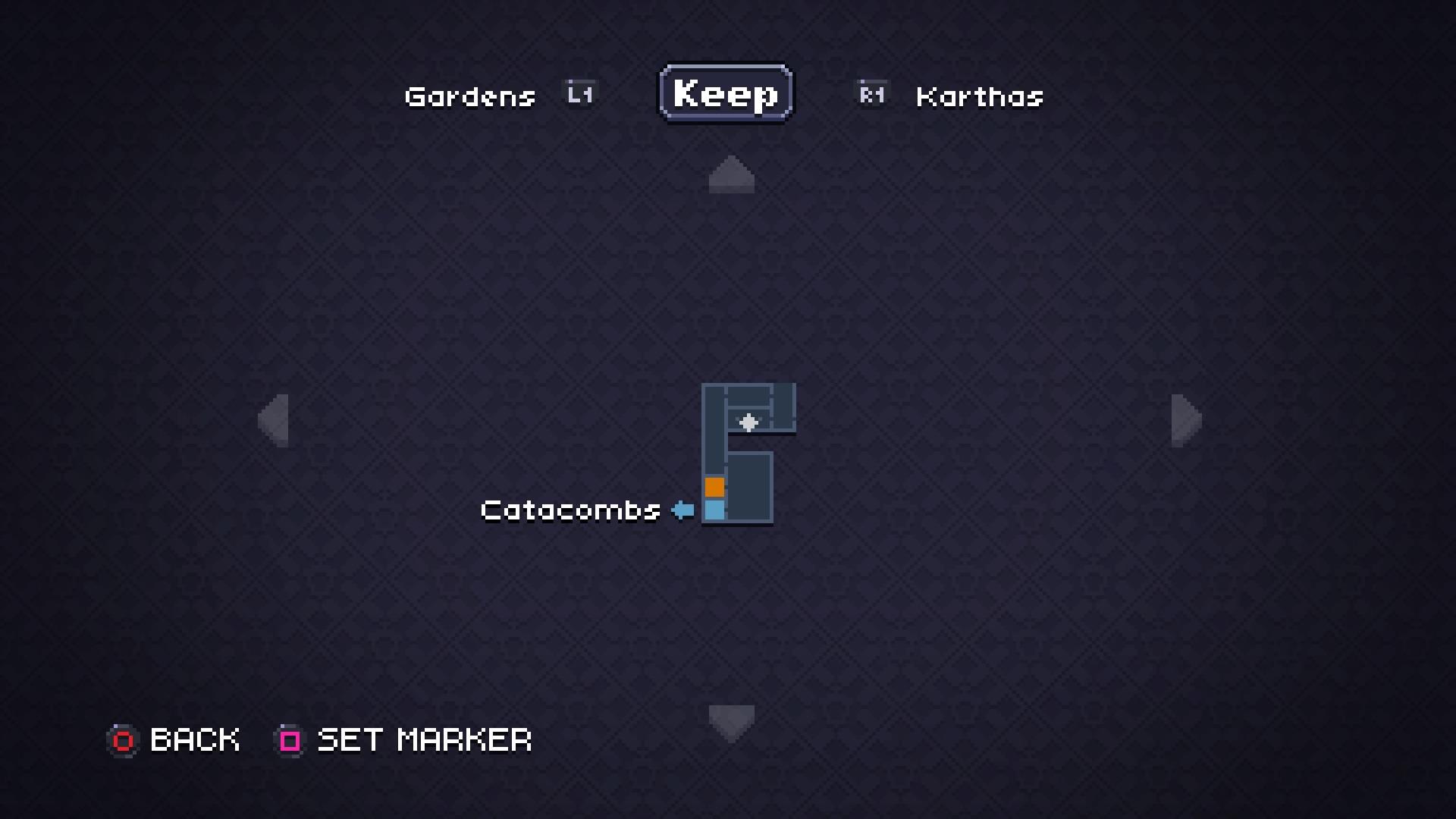Click the large lower room of the Keep map
1456x819 pixels.
coord(749,485)
